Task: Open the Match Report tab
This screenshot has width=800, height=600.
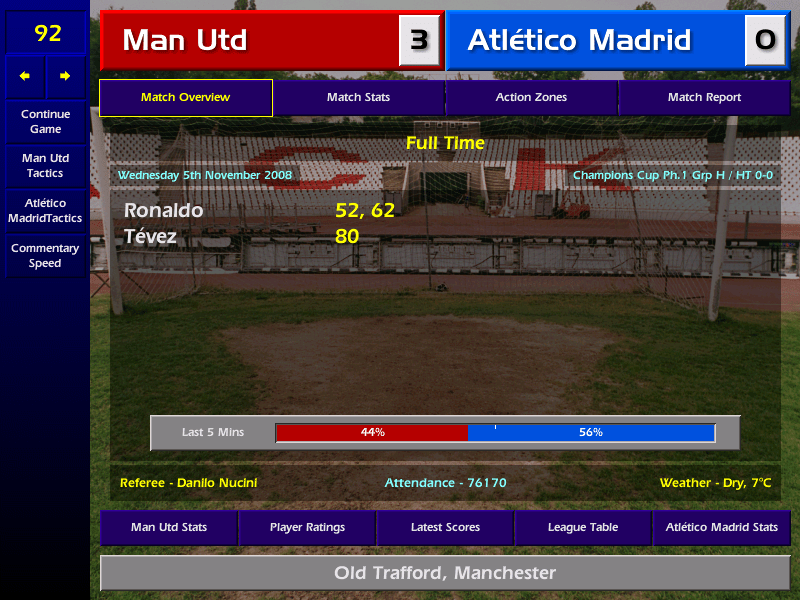Action: pyautogui.click(x=704, y=98)
